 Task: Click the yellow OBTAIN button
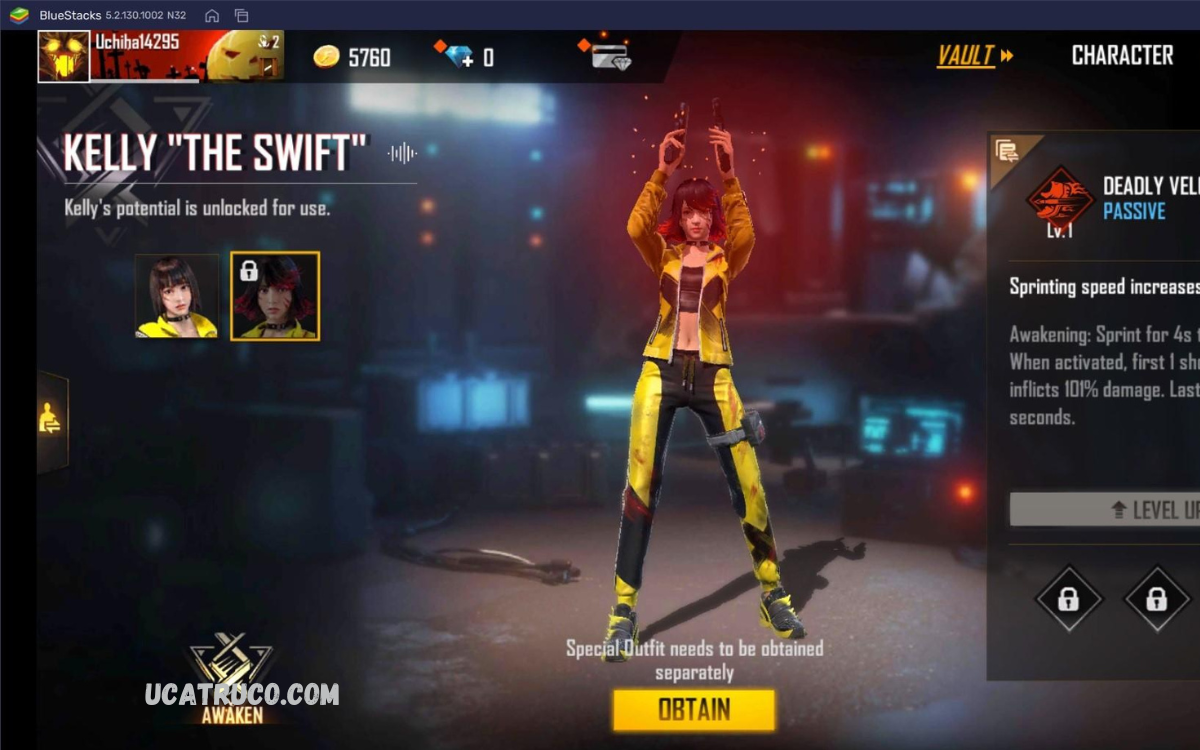point(694,710)
